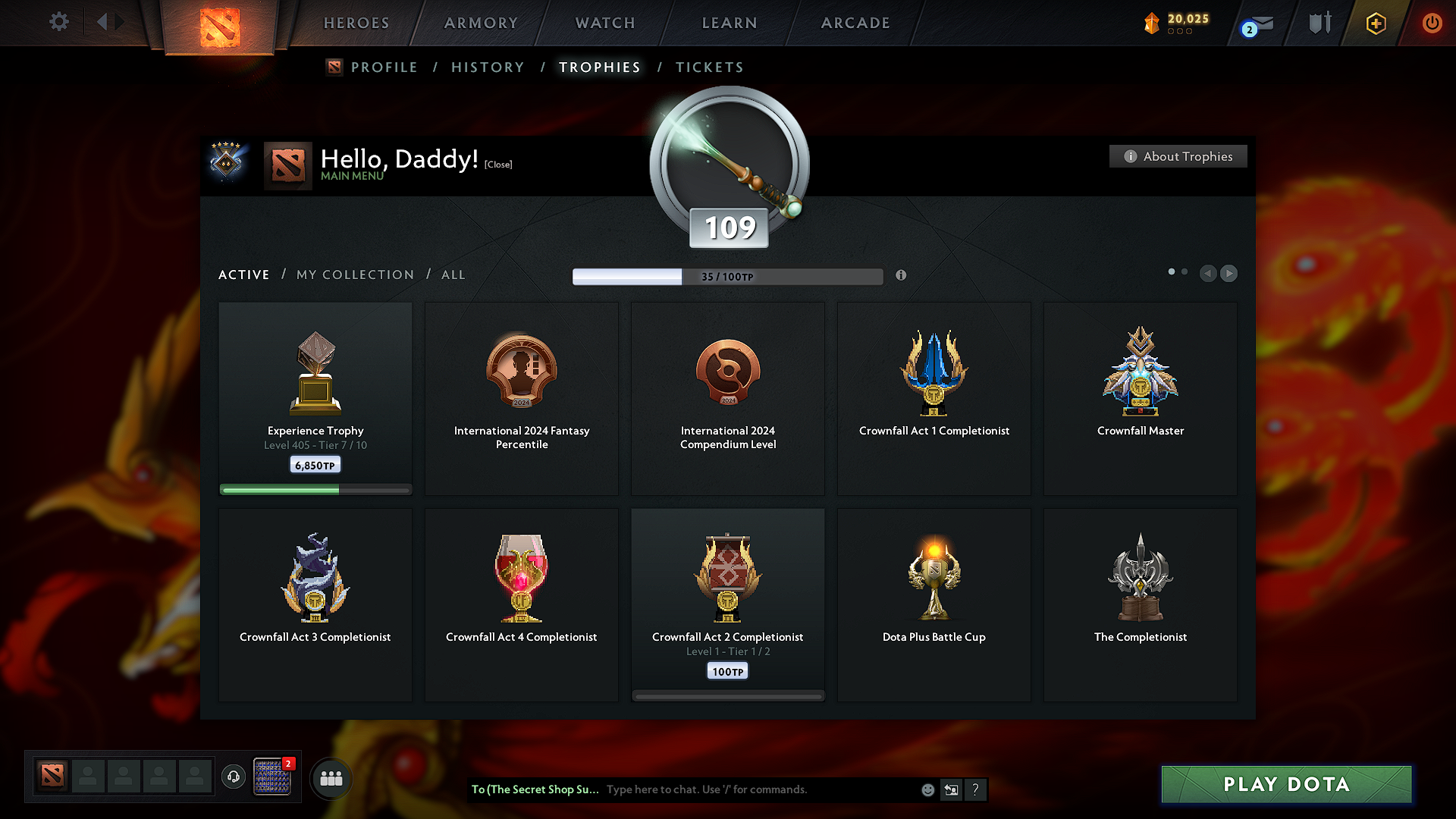Click the red power quit button
1456x819 pixels.
pyautogui.click(x=1432, y=23)
